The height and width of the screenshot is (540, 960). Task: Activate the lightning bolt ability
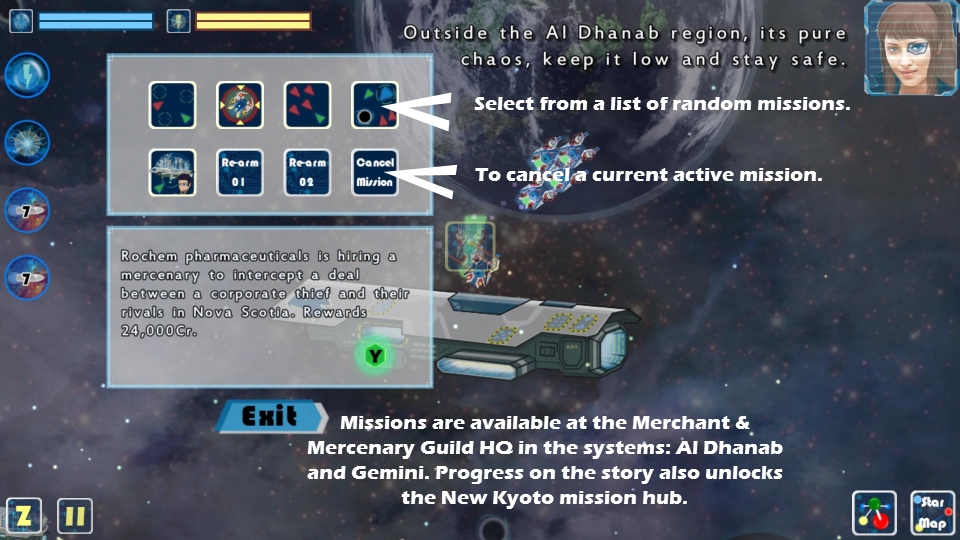[27, 76]
